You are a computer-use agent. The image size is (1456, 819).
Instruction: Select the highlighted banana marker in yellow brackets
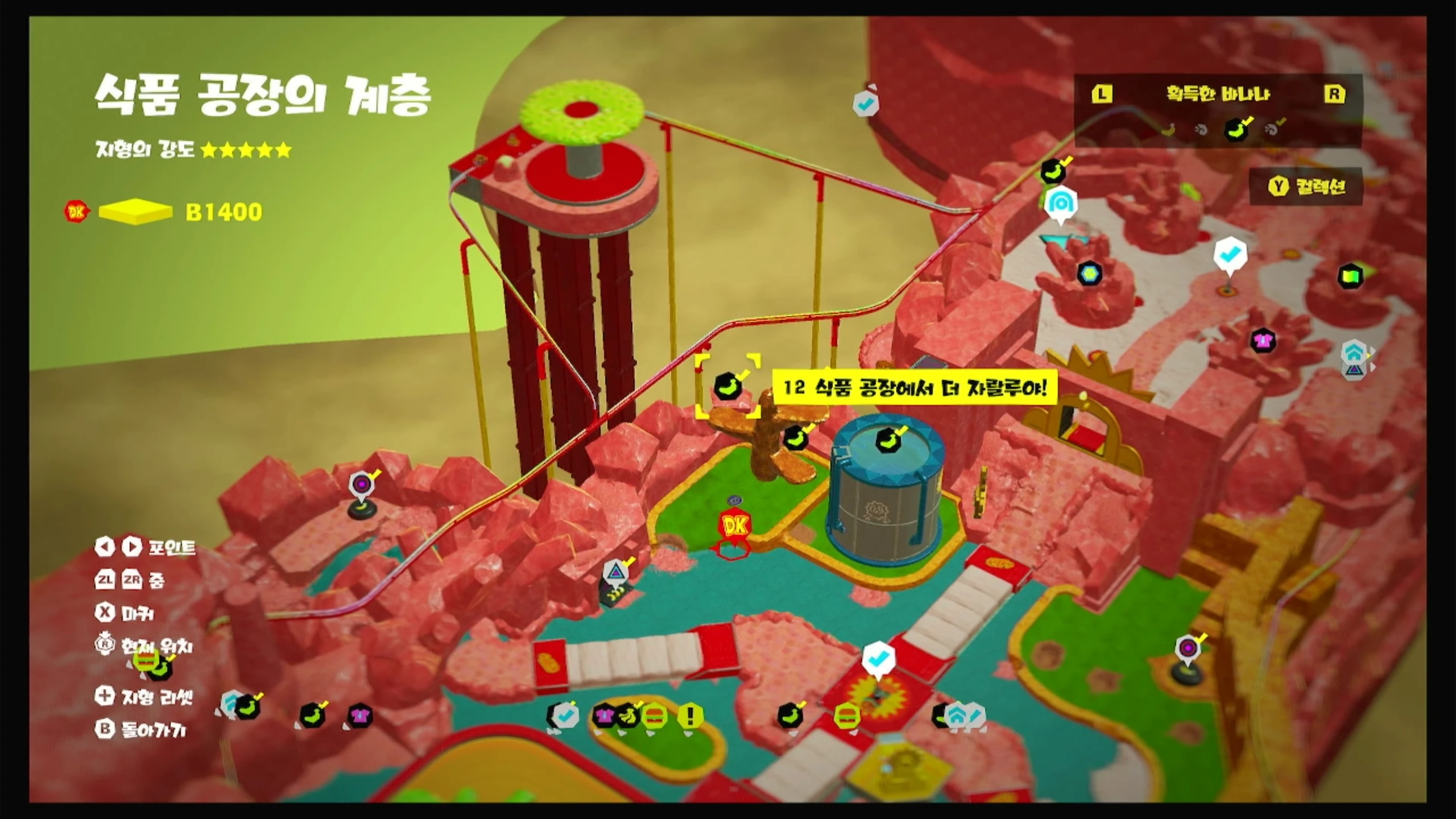coord(727,387)
